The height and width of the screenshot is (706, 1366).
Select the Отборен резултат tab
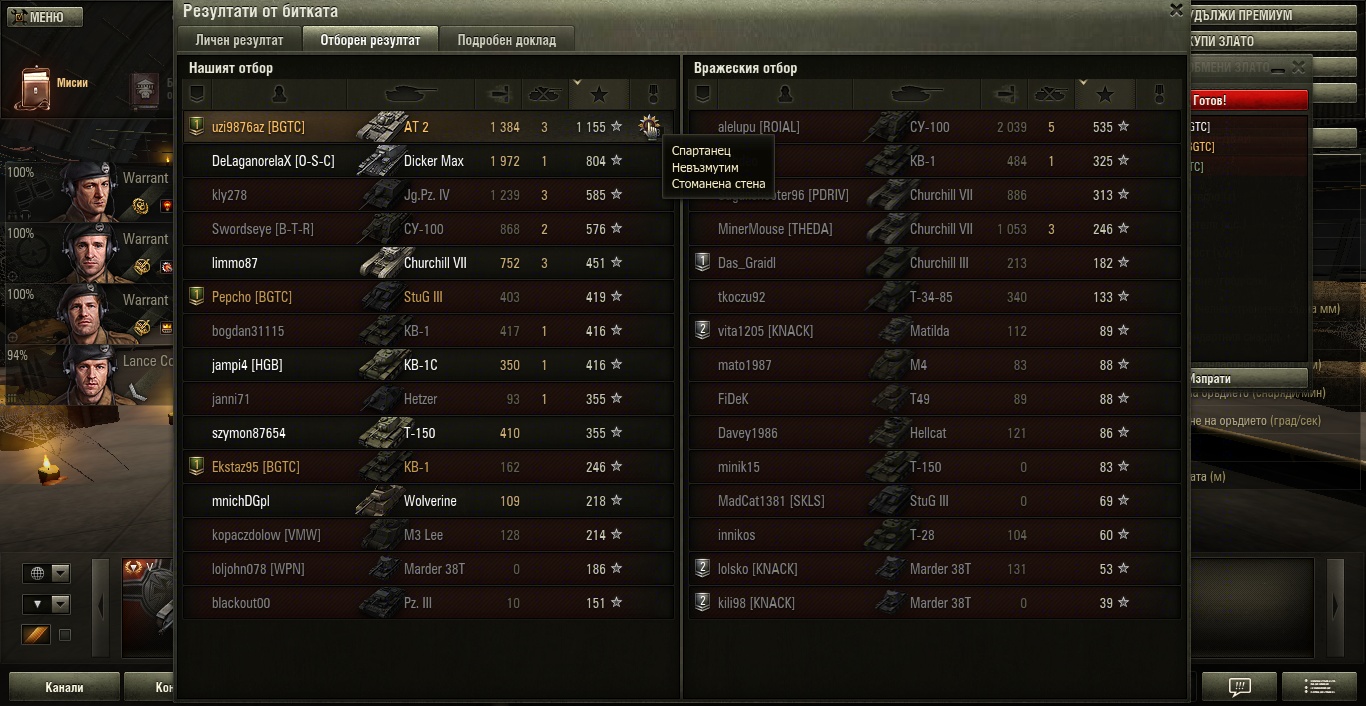click(370, 40)
